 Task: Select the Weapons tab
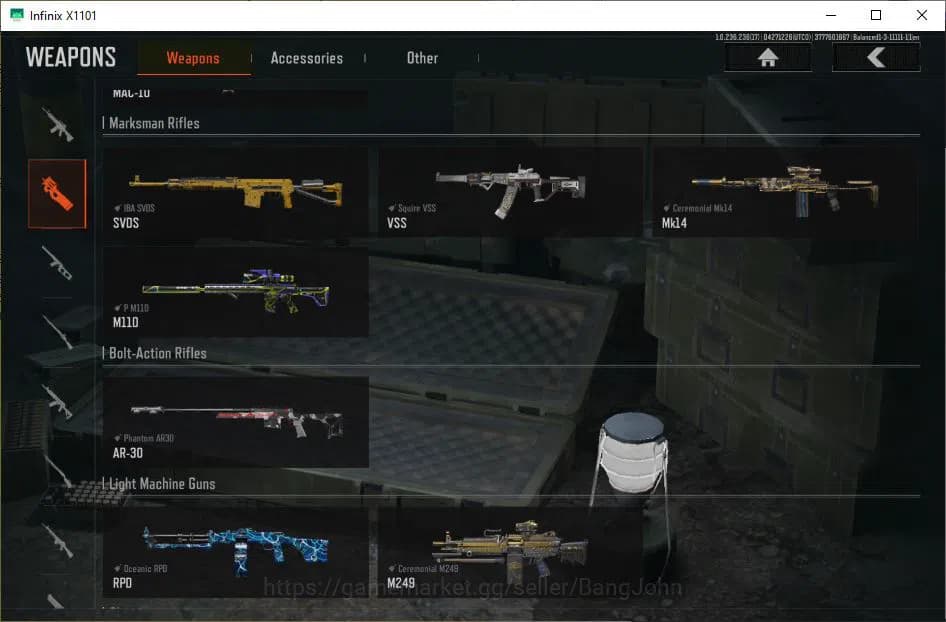coord(193,58)
